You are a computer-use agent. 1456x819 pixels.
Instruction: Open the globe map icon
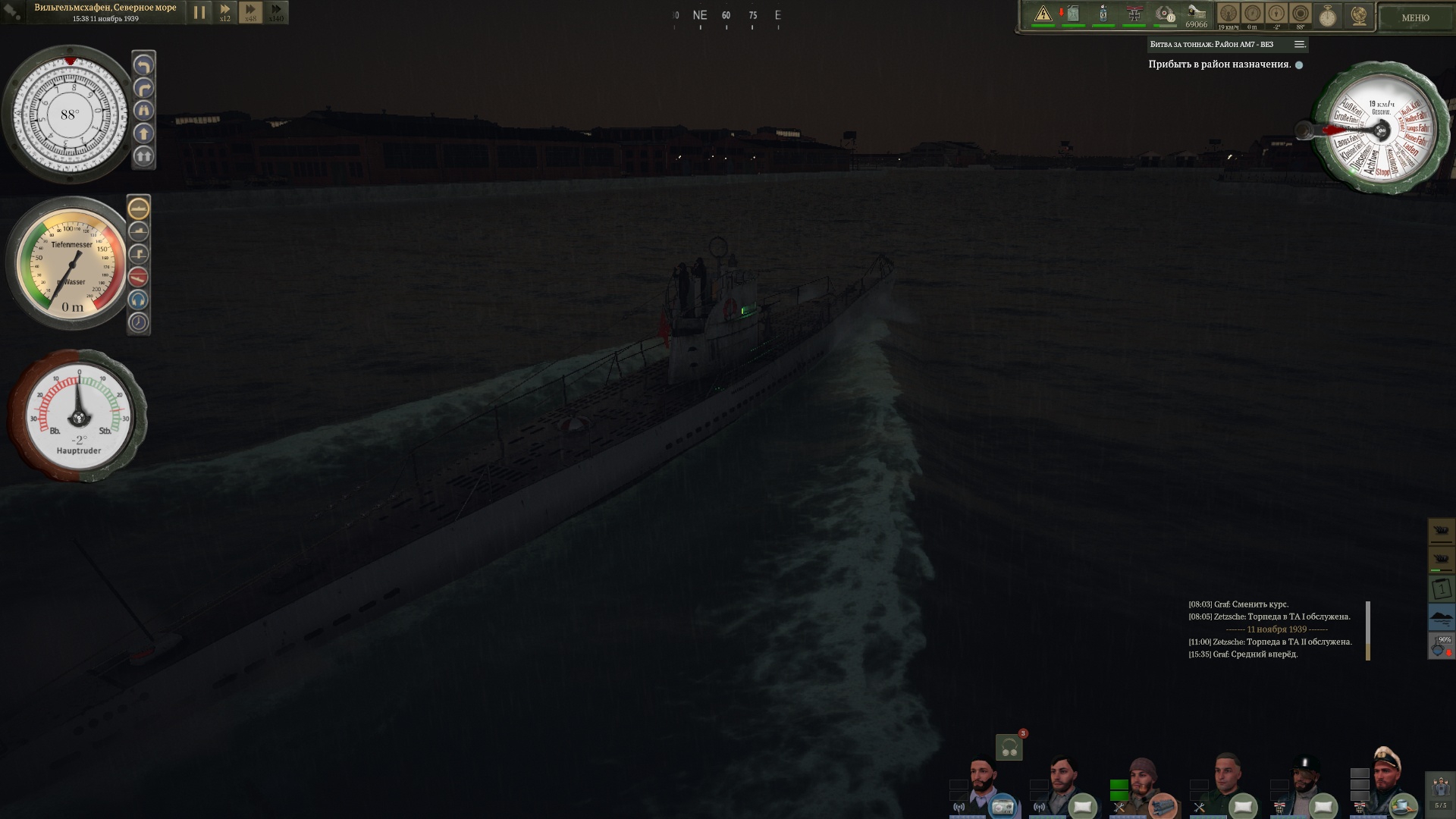click(x=1359, y=16)
